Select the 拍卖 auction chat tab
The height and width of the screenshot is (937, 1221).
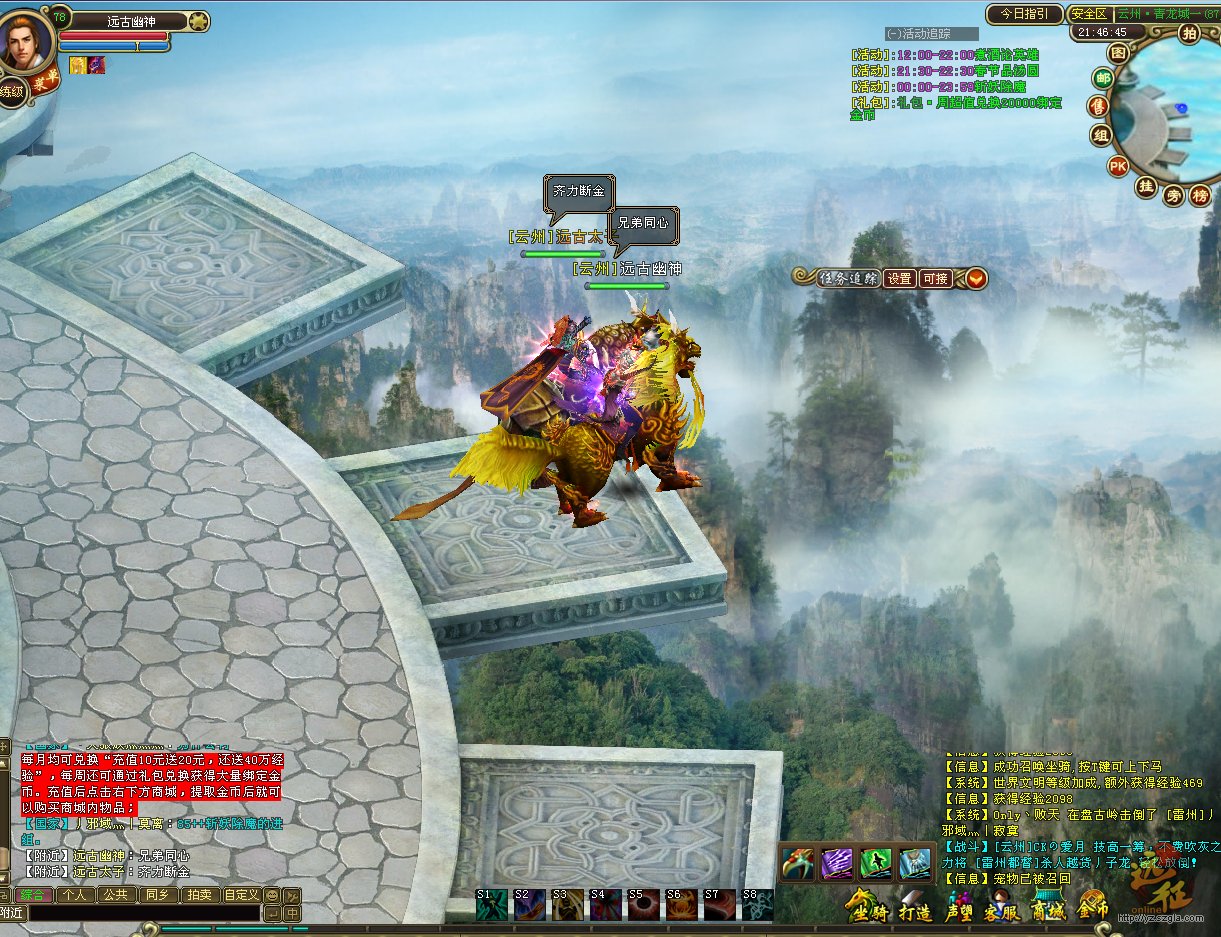pos(198,895)
